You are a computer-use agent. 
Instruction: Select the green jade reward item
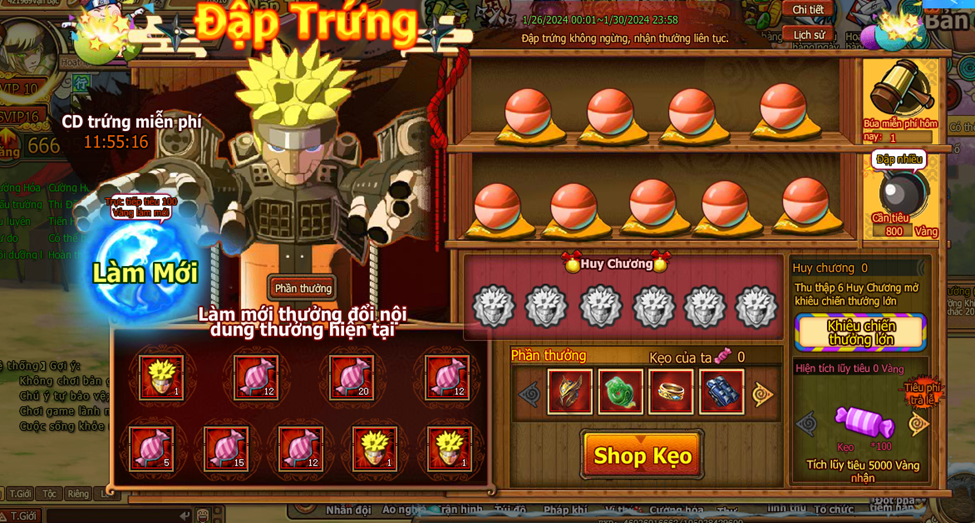pos(620,392)
